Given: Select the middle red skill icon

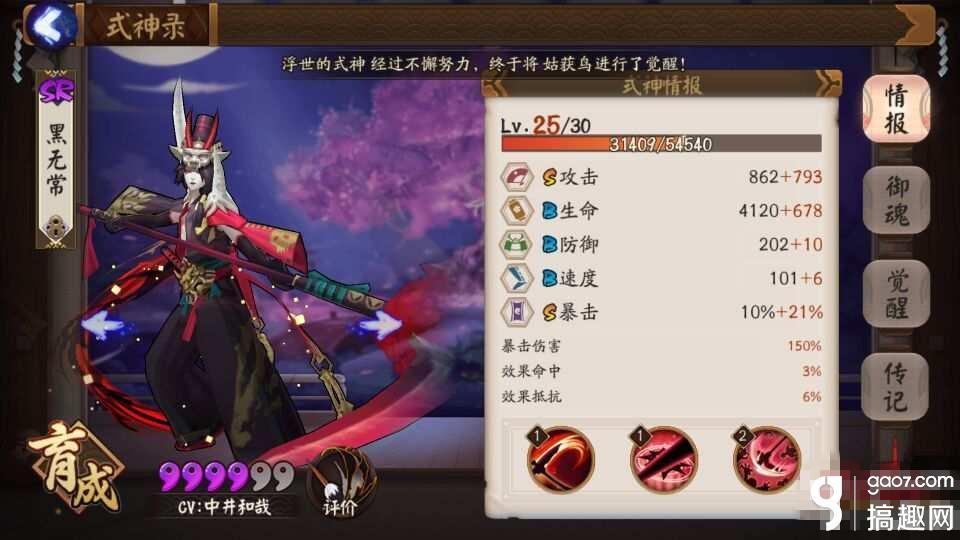Looking at the screenshot, I should pyautogui.click(x=664, y=459).
